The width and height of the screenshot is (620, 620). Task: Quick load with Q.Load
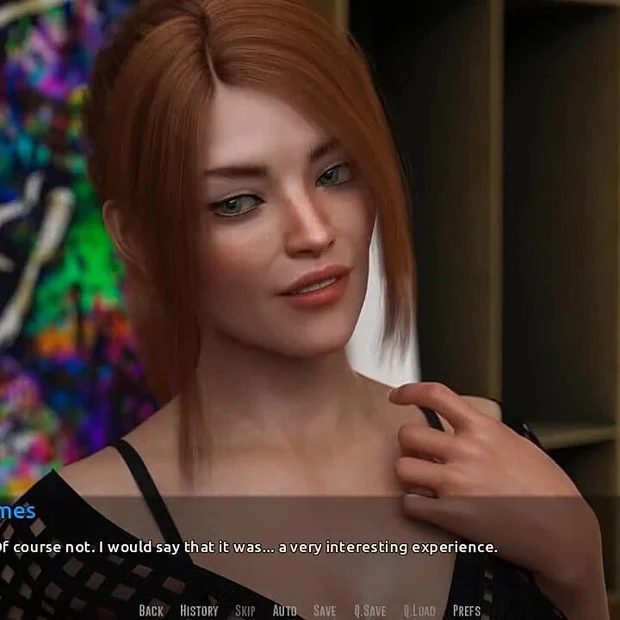[419, 610]
